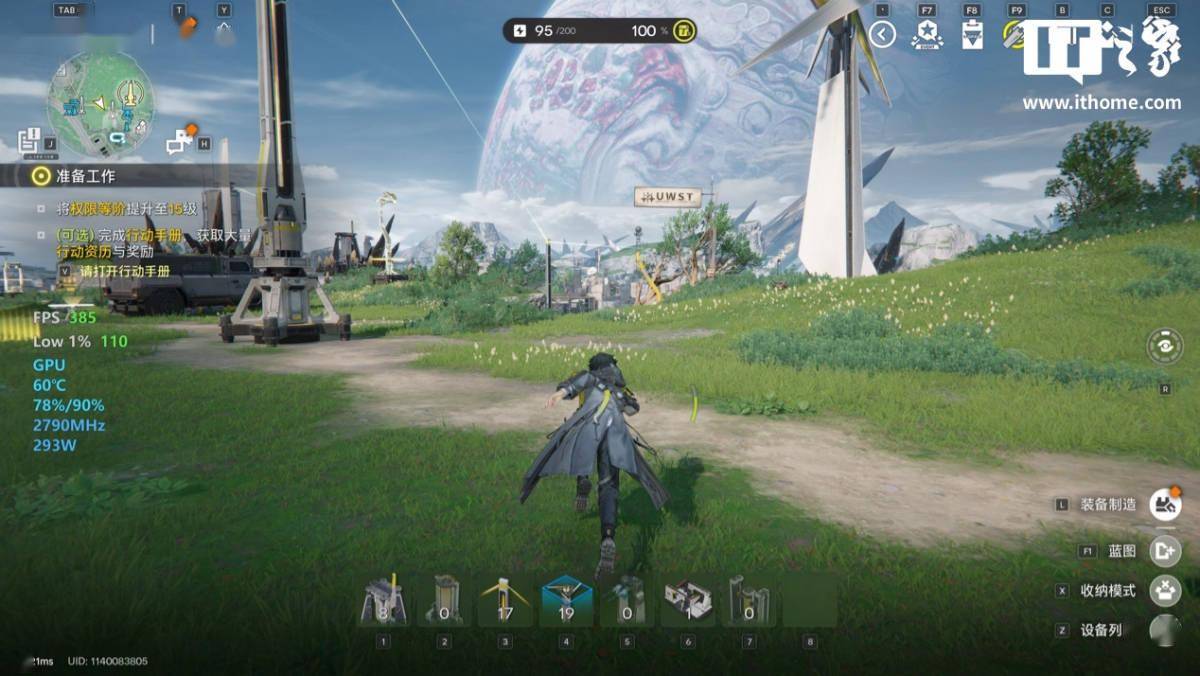Open the mission log icon beside minimap
This screenshot has height=676, width=1200.
30,142
